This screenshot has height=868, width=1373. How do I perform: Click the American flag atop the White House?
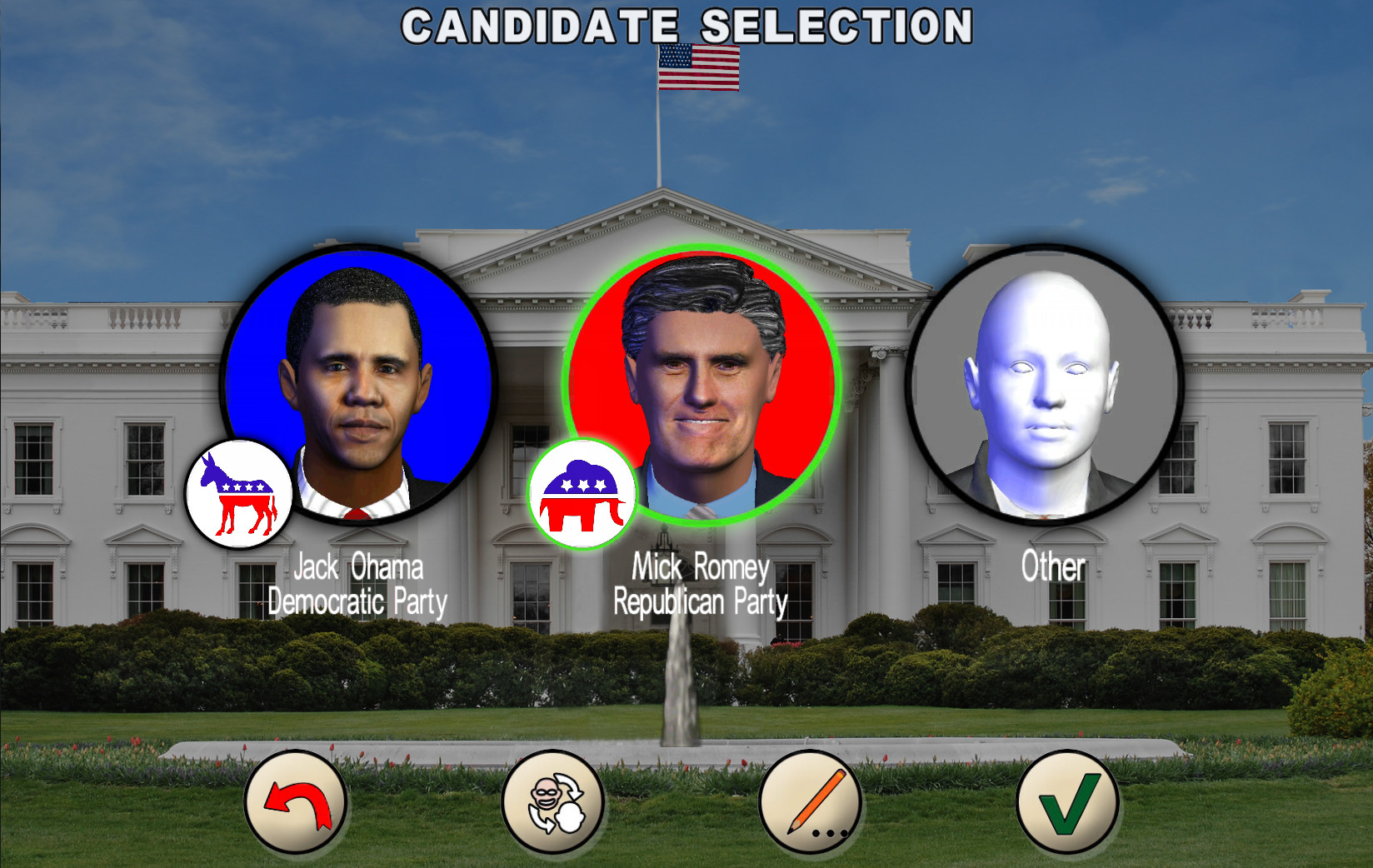click(697, 67)
